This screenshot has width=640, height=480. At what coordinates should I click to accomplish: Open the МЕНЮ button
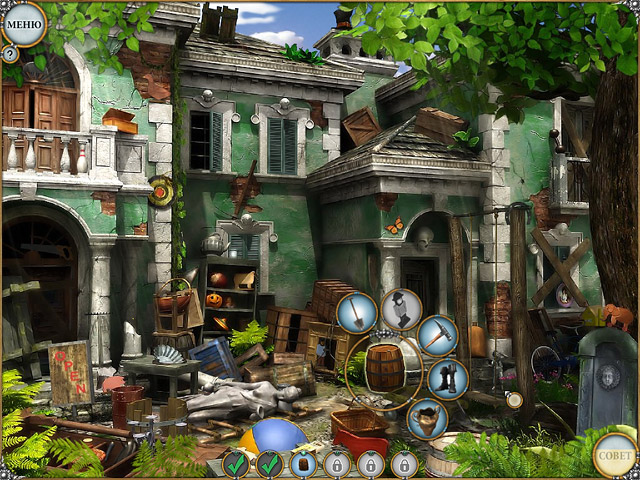point(24,22)
